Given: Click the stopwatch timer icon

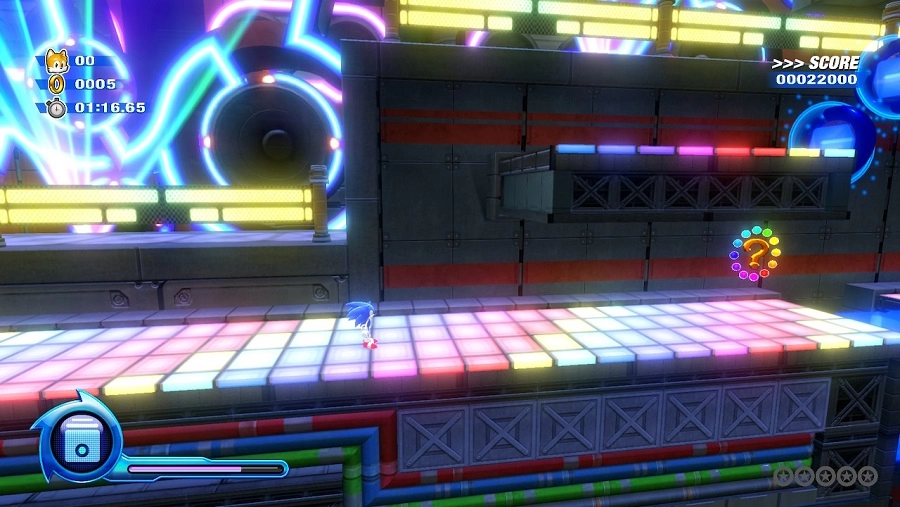Looking at the screenshot, I should 56,107.
